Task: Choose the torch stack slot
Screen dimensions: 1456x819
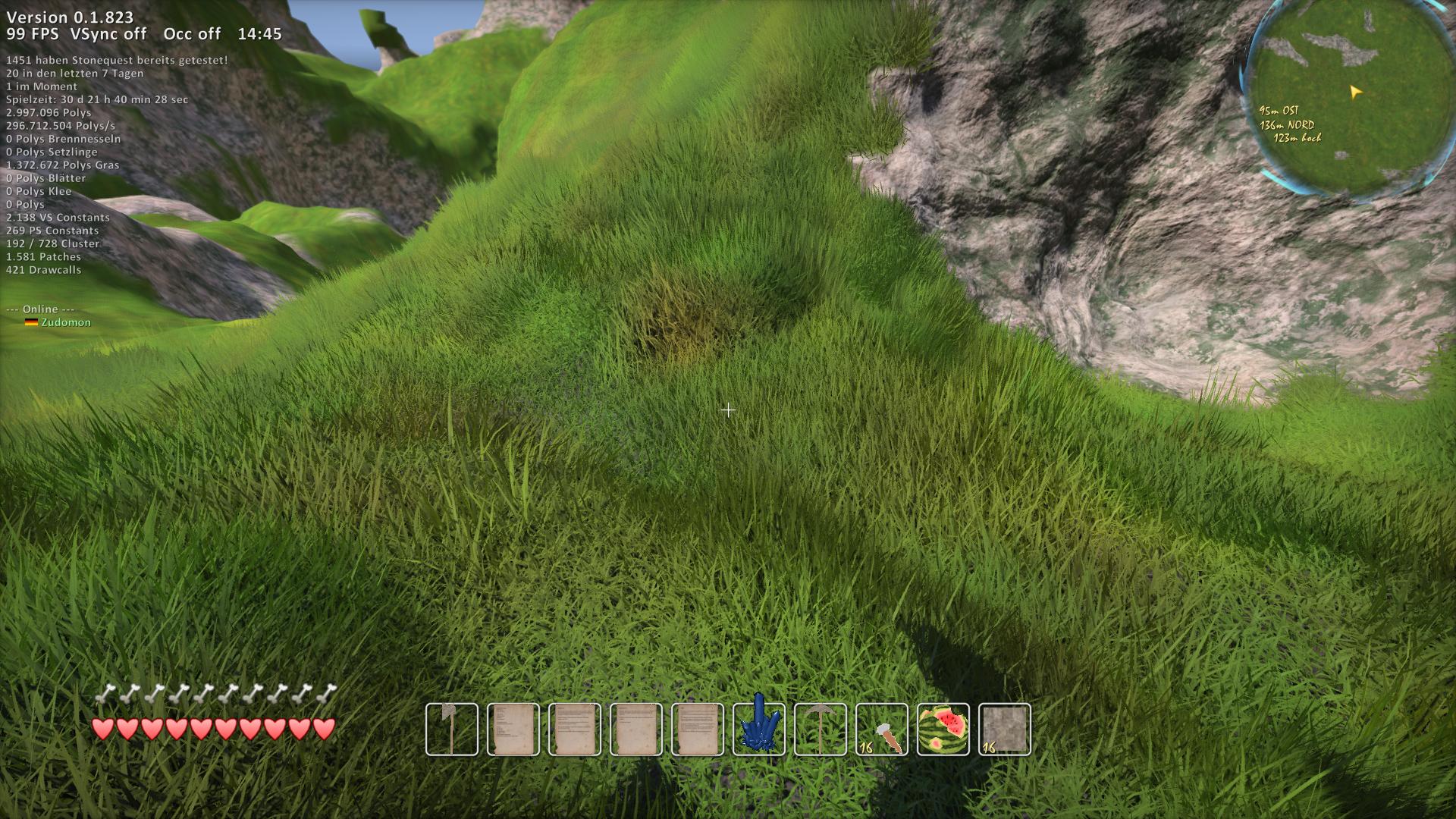Action: click(882, 730)
